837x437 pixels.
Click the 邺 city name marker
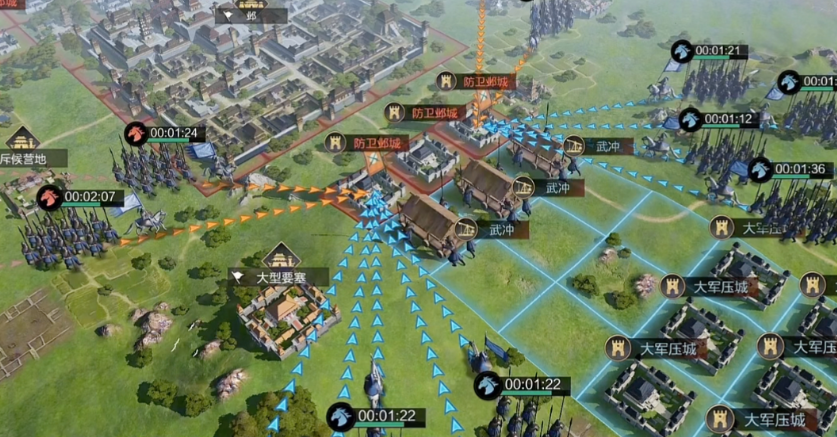[x=250, y=16]
